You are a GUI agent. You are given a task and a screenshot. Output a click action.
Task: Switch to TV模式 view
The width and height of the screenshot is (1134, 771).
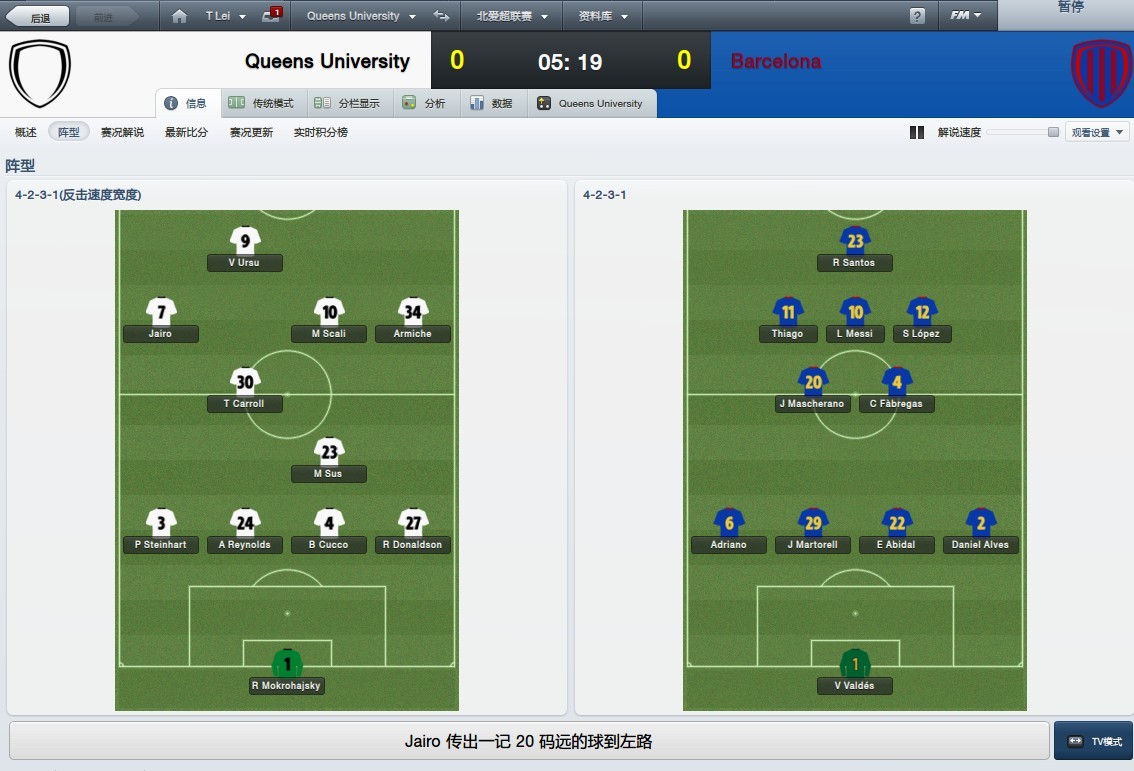(1094, 741)
